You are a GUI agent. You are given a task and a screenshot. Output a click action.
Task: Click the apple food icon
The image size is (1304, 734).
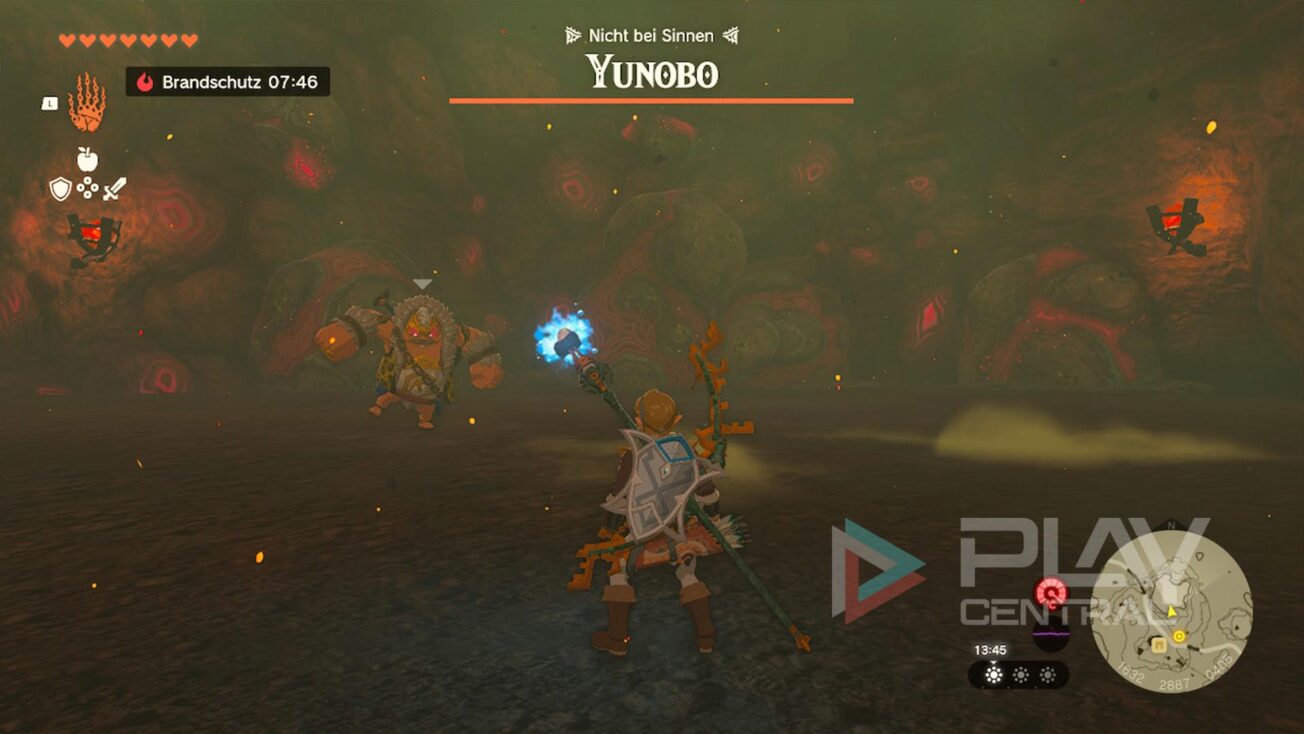[x=87, y=160]
